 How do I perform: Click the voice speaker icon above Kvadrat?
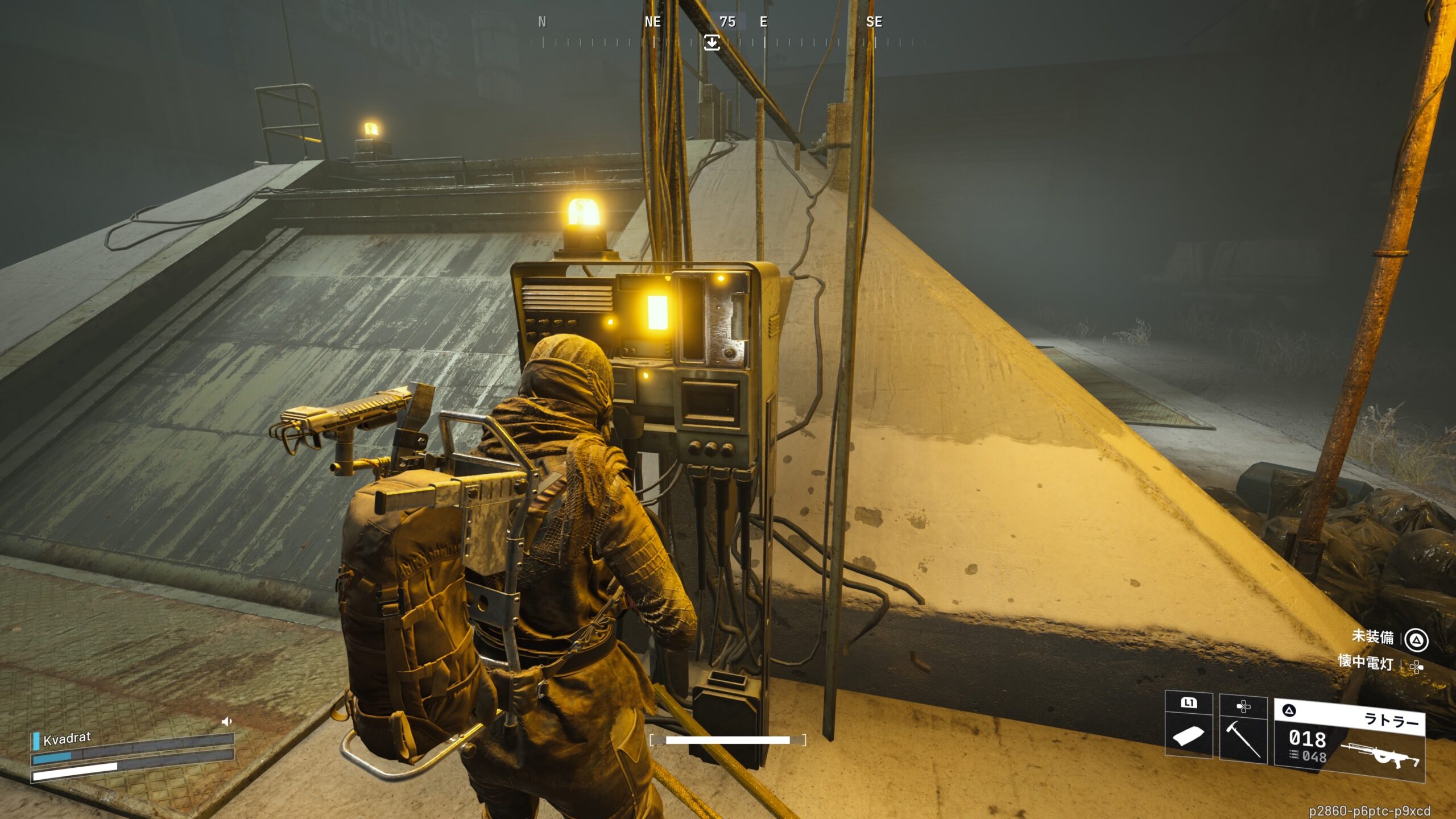[226, 722]
